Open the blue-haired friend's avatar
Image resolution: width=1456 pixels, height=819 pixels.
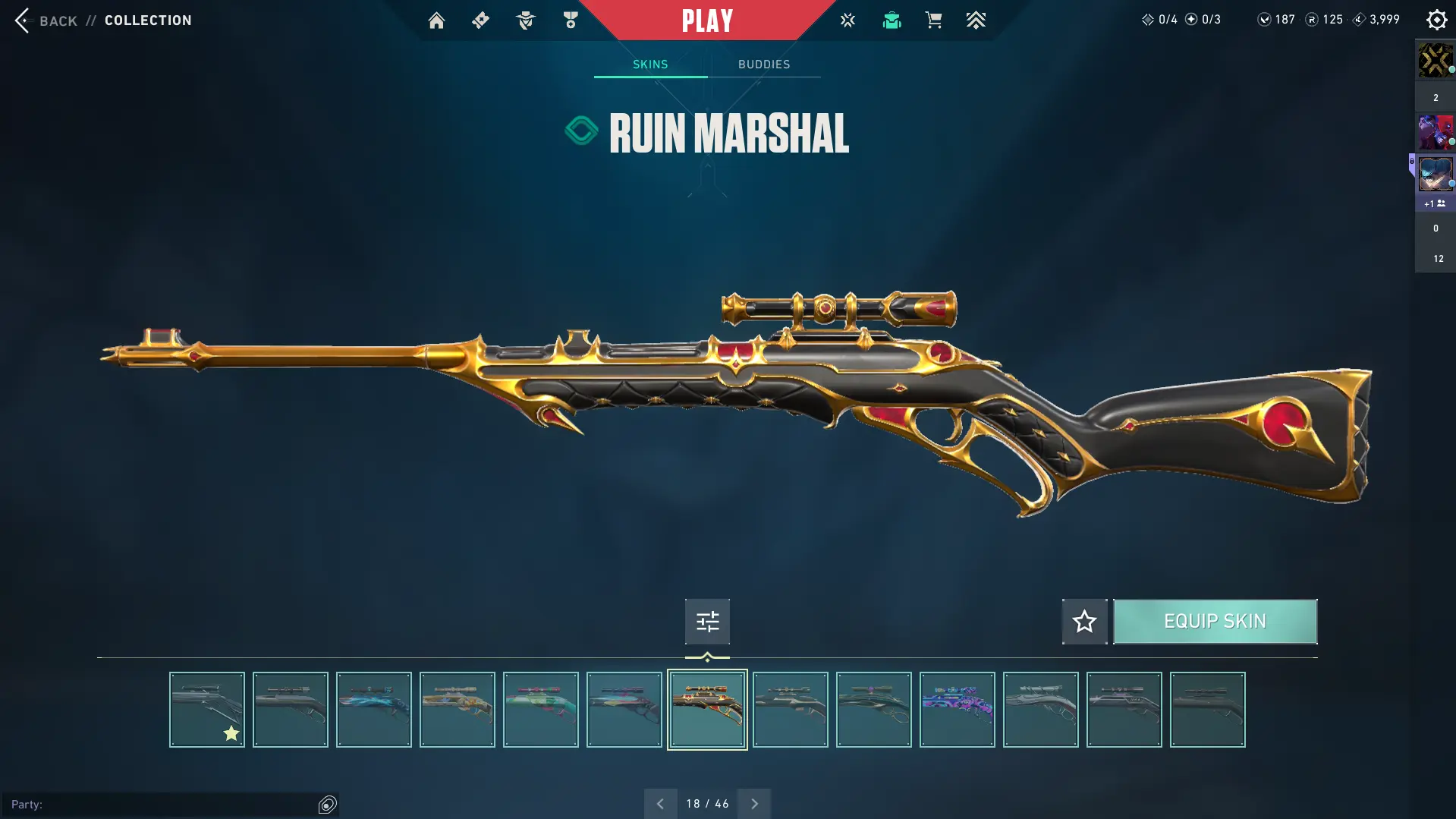[x=1435, y=175]
